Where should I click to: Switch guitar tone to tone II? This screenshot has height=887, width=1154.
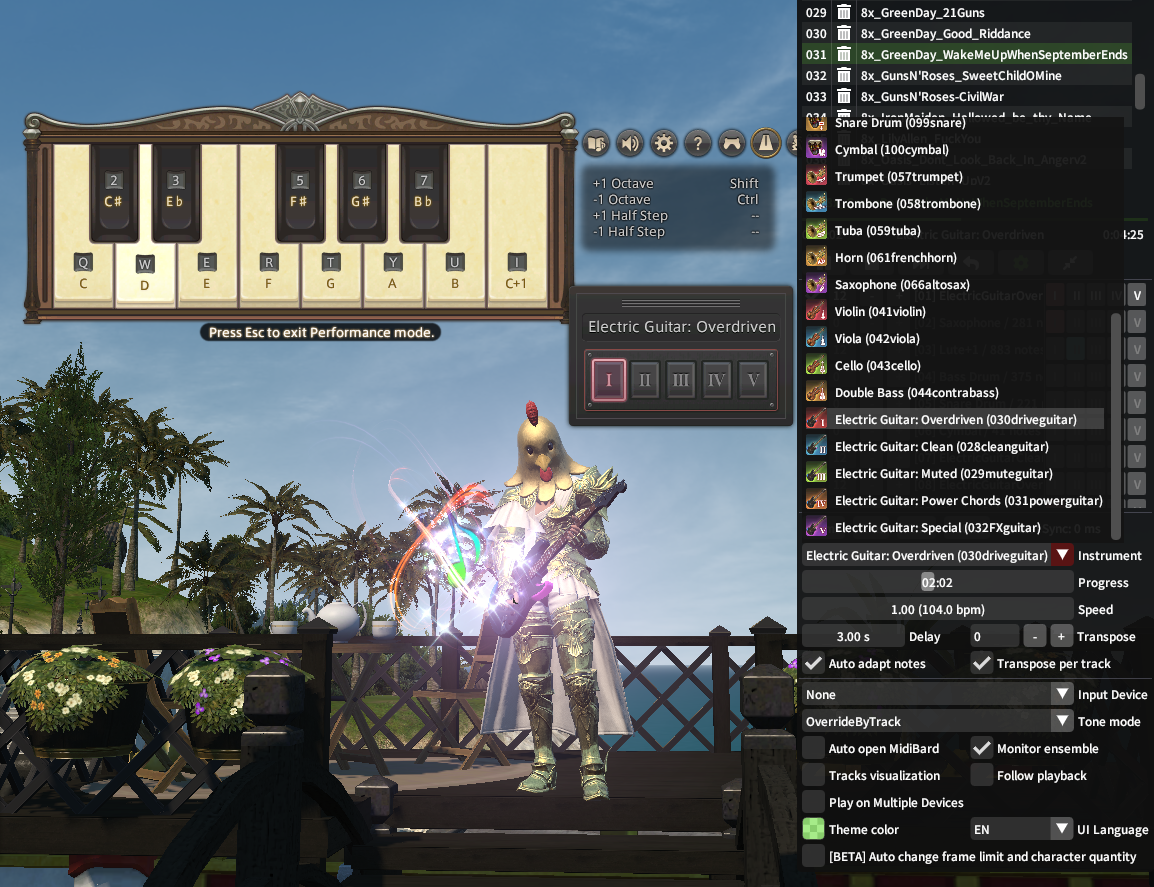pyautogui.click(x=645, y=381)
